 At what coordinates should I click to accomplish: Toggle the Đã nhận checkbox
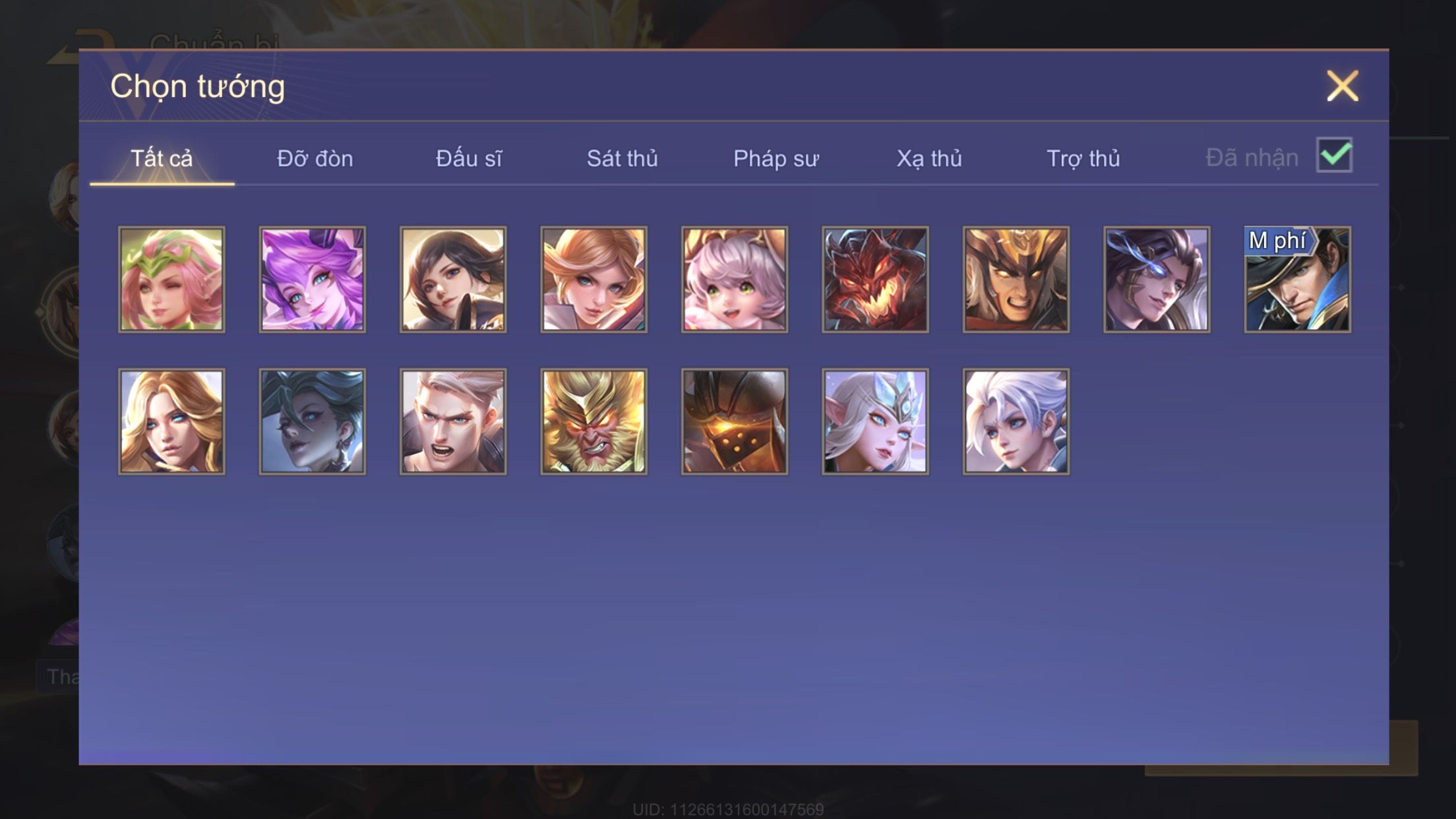[1334, 156]
